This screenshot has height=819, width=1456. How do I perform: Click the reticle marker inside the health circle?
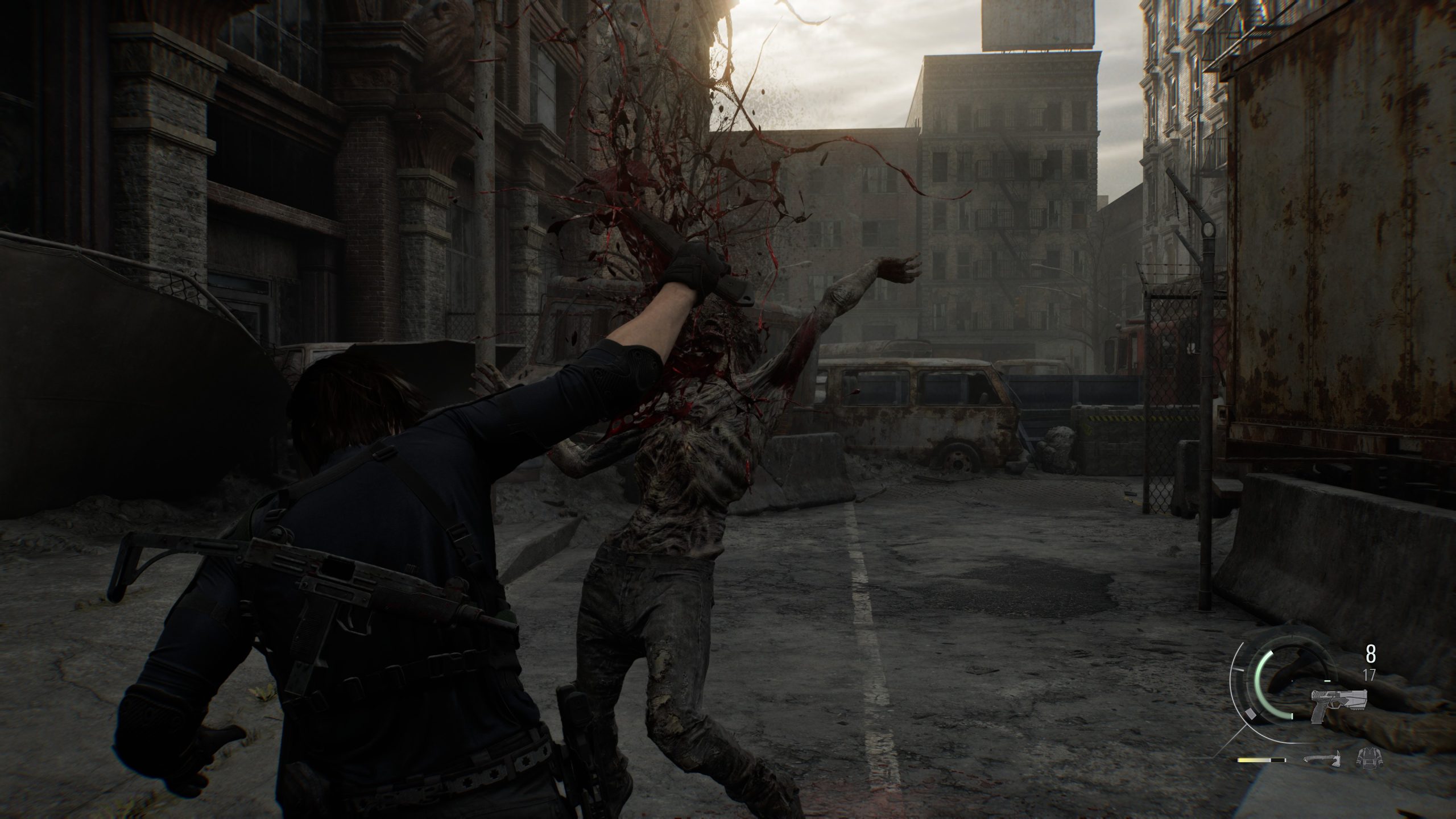coord(1292,681)
